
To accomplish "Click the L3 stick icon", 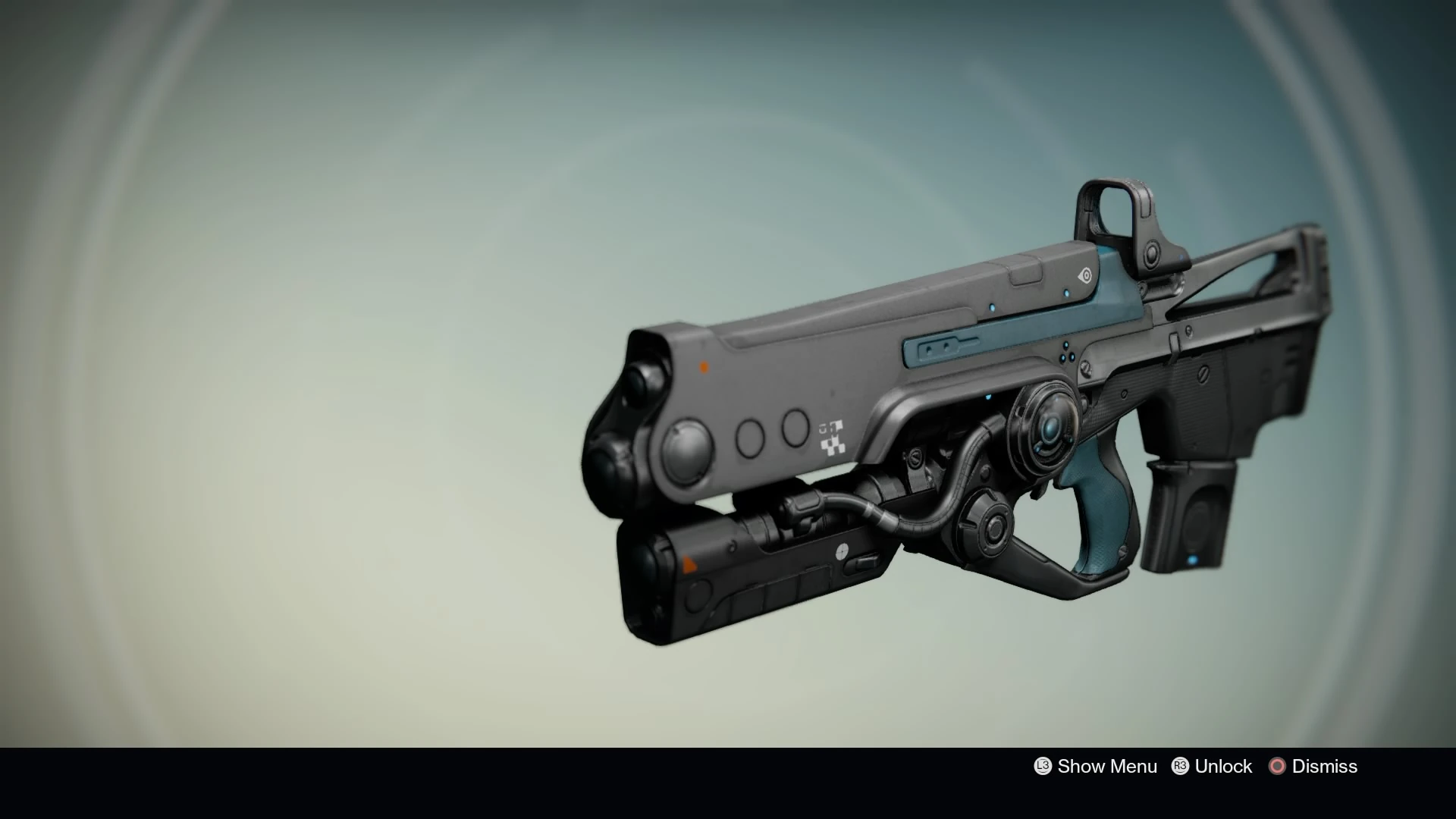I will [x=1043, y=766].
